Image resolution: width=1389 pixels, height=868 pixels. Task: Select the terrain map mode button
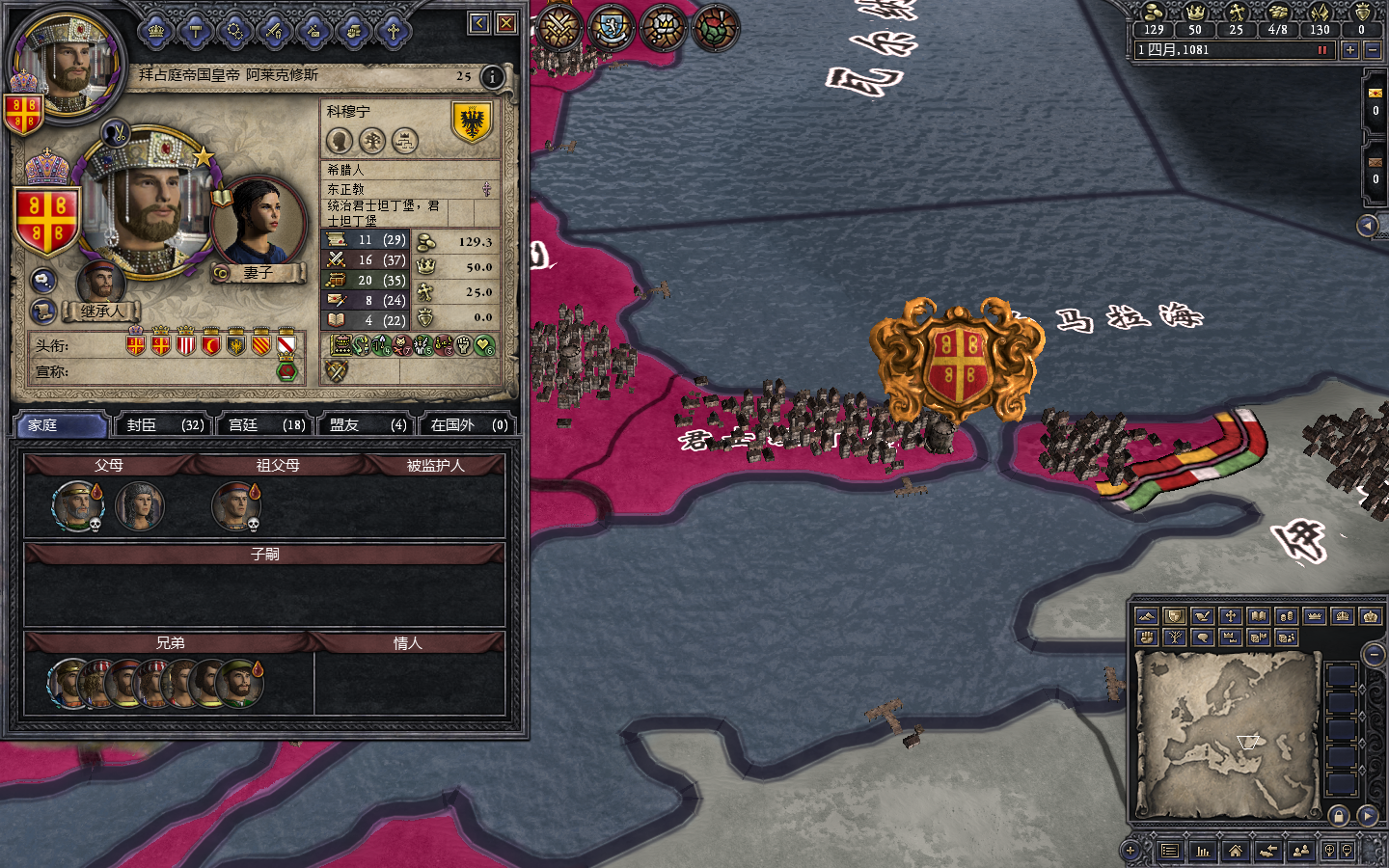pos(1146,615)
